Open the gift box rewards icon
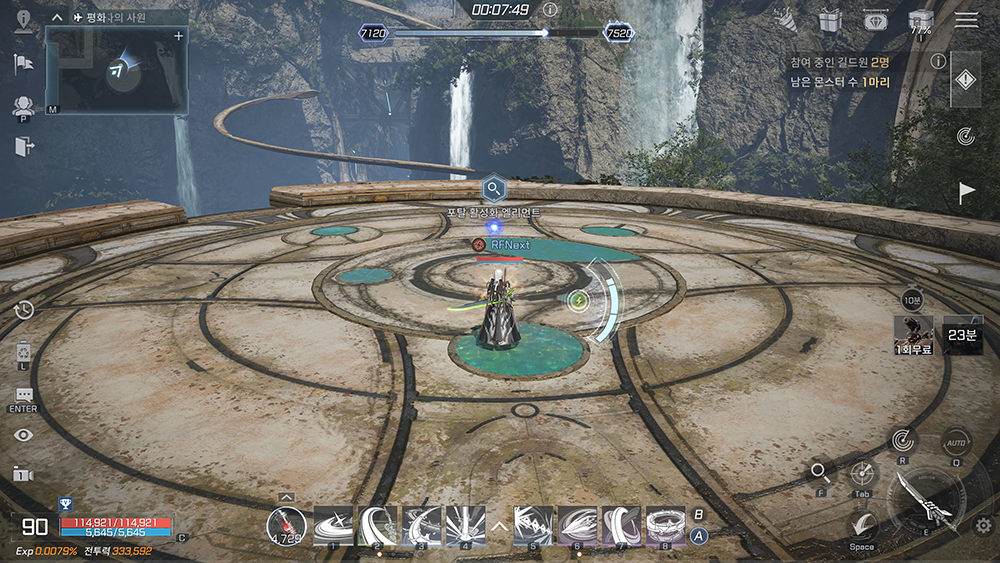 829,20
